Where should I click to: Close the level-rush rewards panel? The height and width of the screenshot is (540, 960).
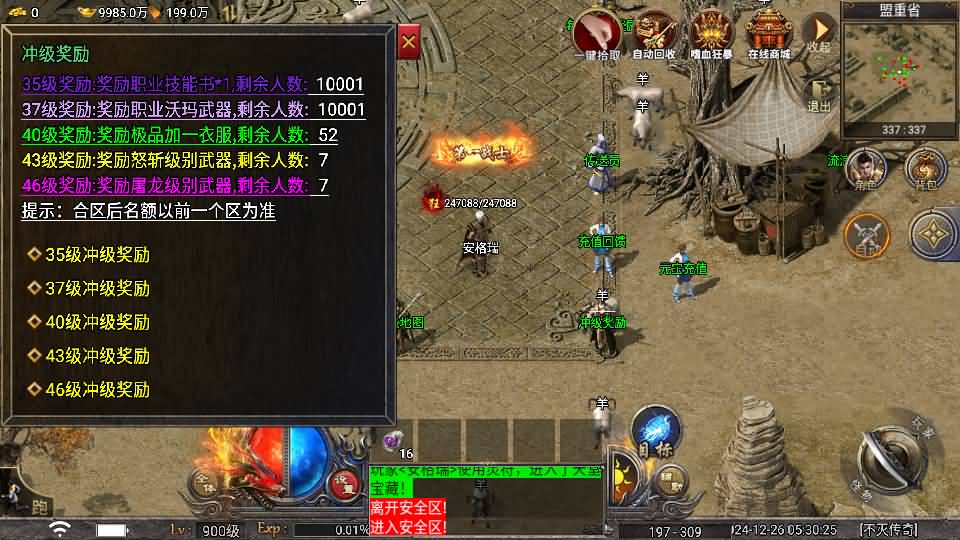click(408, 43)
